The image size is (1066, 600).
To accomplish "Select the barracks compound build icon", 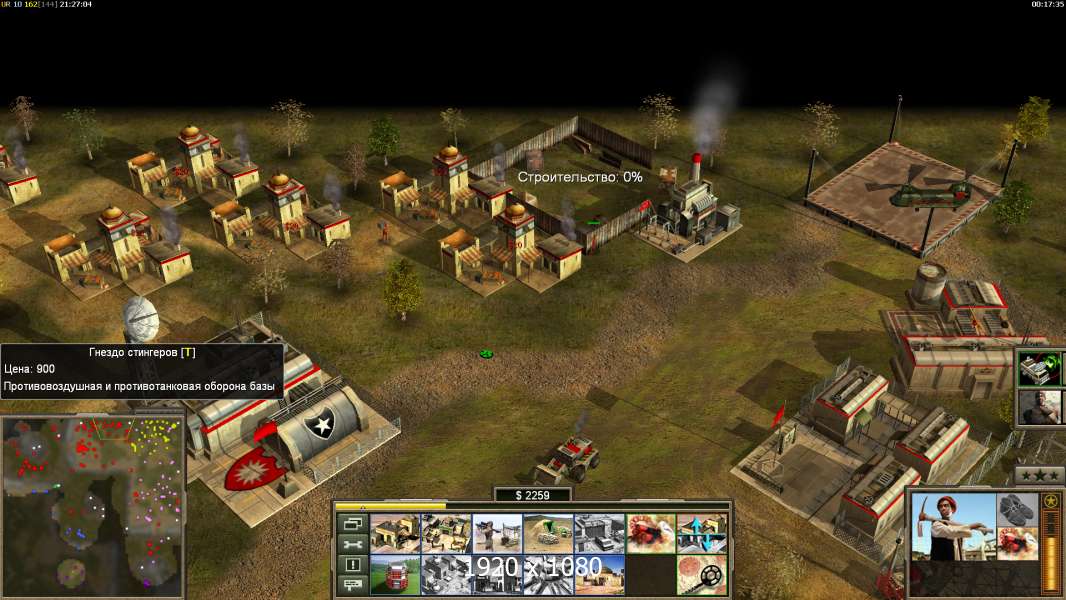I will (446, 533).
